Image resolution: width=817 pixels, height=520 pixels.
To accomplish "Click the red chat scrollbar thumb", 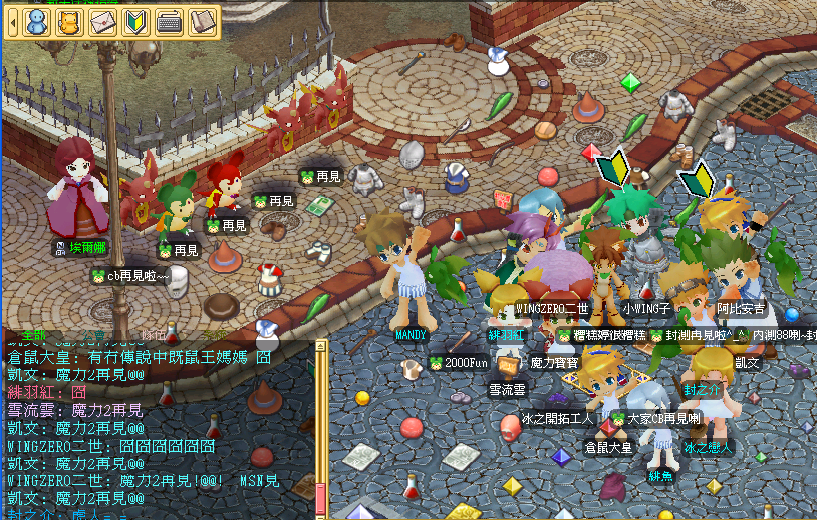I will [321, 498].
